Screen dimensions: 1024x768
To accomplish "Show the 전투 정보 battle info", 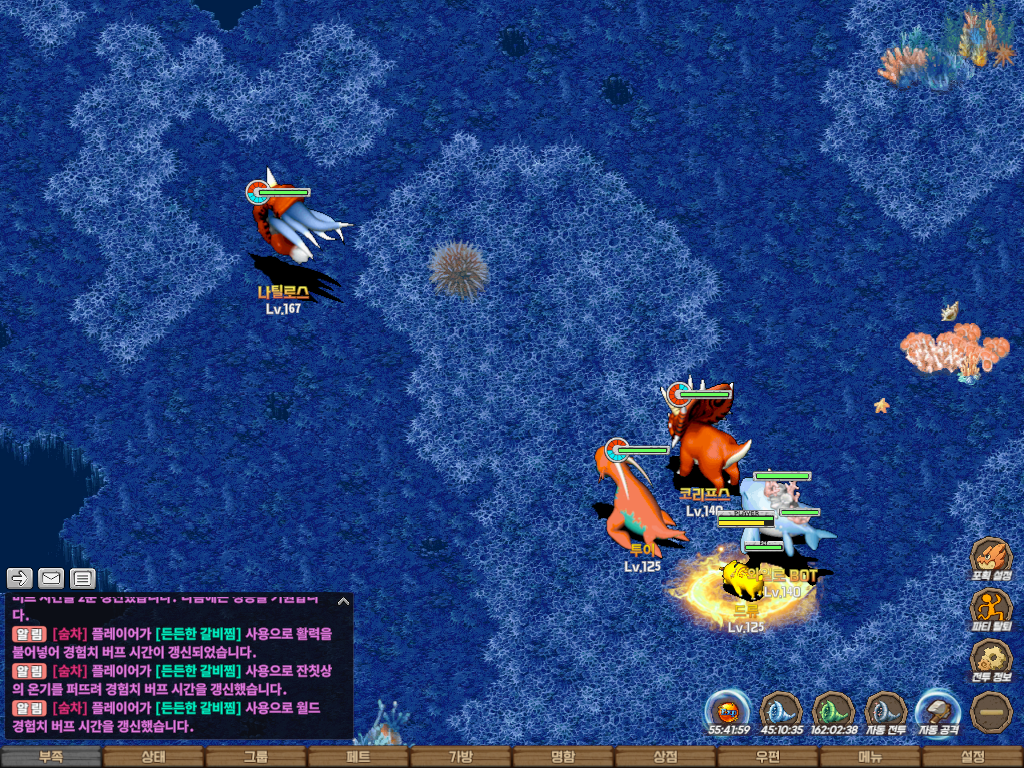I will point(991,660).
